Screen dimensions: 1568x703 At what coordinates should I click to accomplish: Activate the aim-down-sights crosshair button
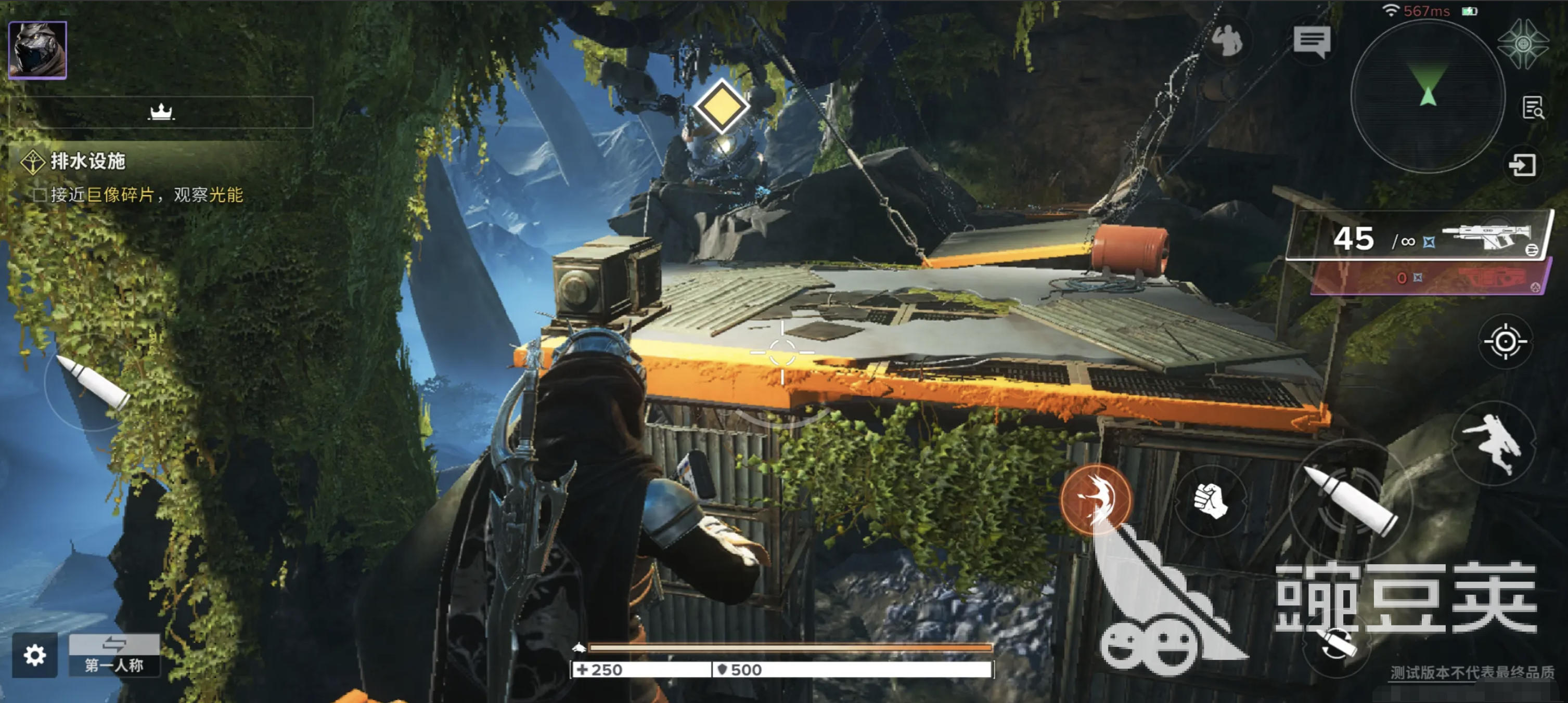[x=1505, y=342]
